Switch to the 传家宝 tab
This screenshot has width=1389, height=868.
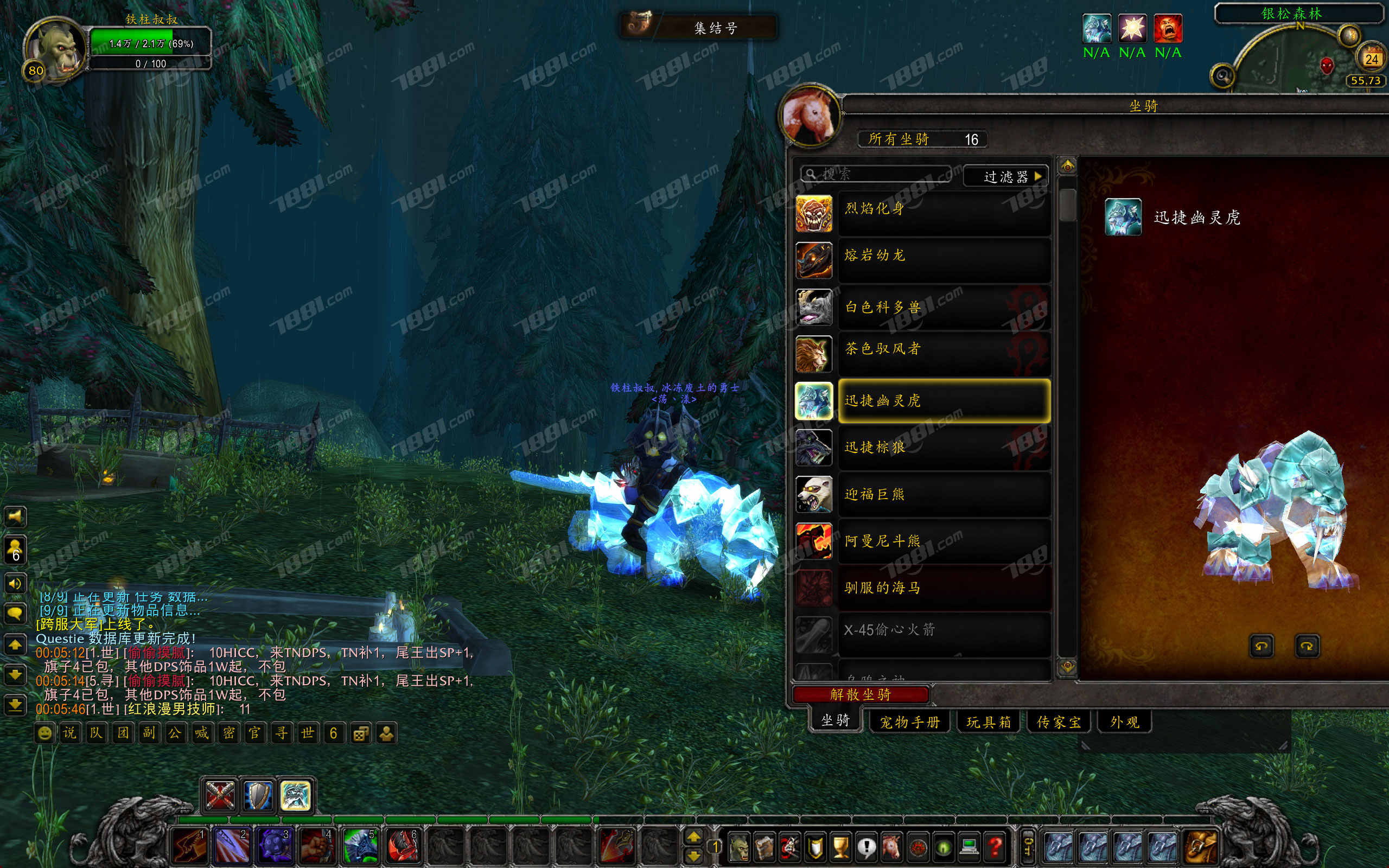pyautogui.click(x=1059, y=722)
